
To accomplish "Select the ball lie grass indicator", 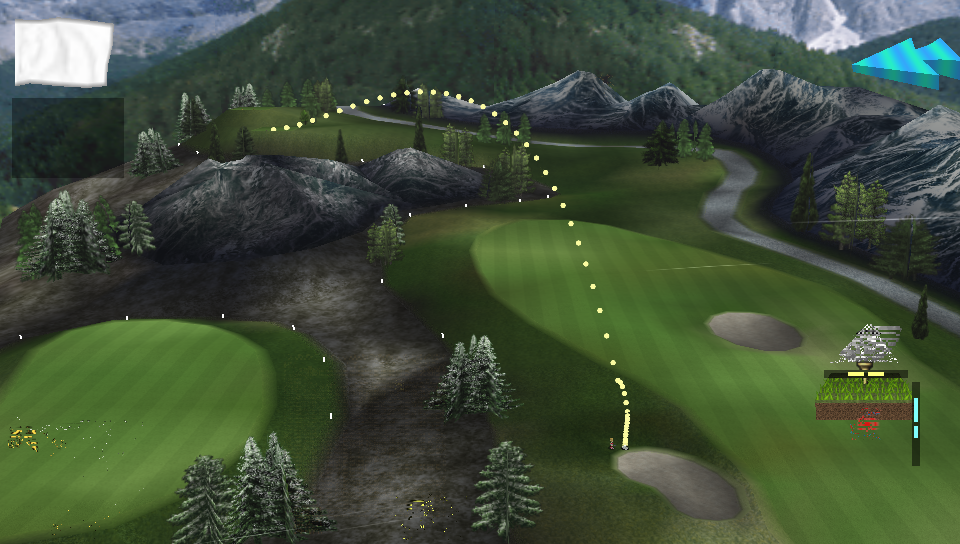I will (x=864, y=397).
